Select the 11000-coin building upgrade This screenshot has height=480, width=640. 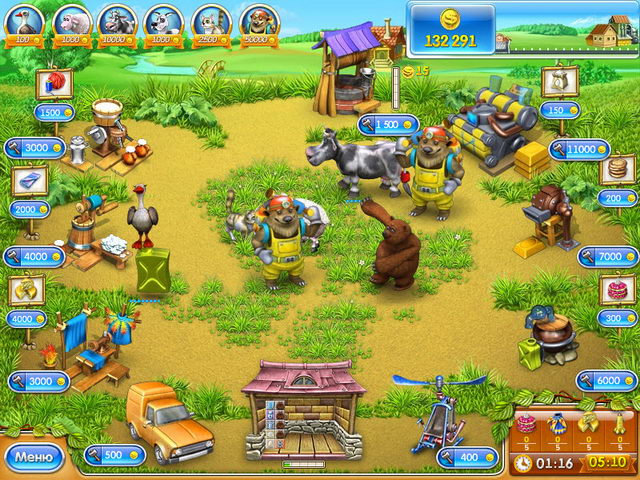[579, 149]
